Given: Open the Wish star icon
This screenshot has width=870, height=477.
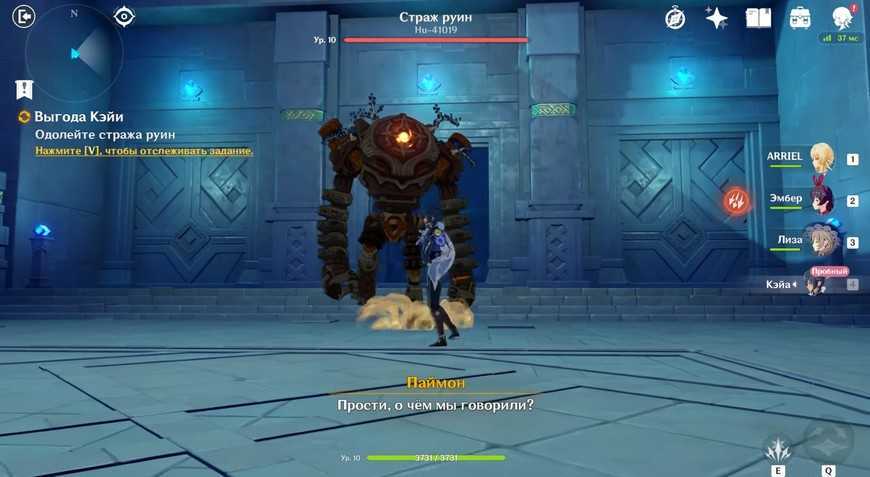Looking at the screenshot, I should coord(716,18).
